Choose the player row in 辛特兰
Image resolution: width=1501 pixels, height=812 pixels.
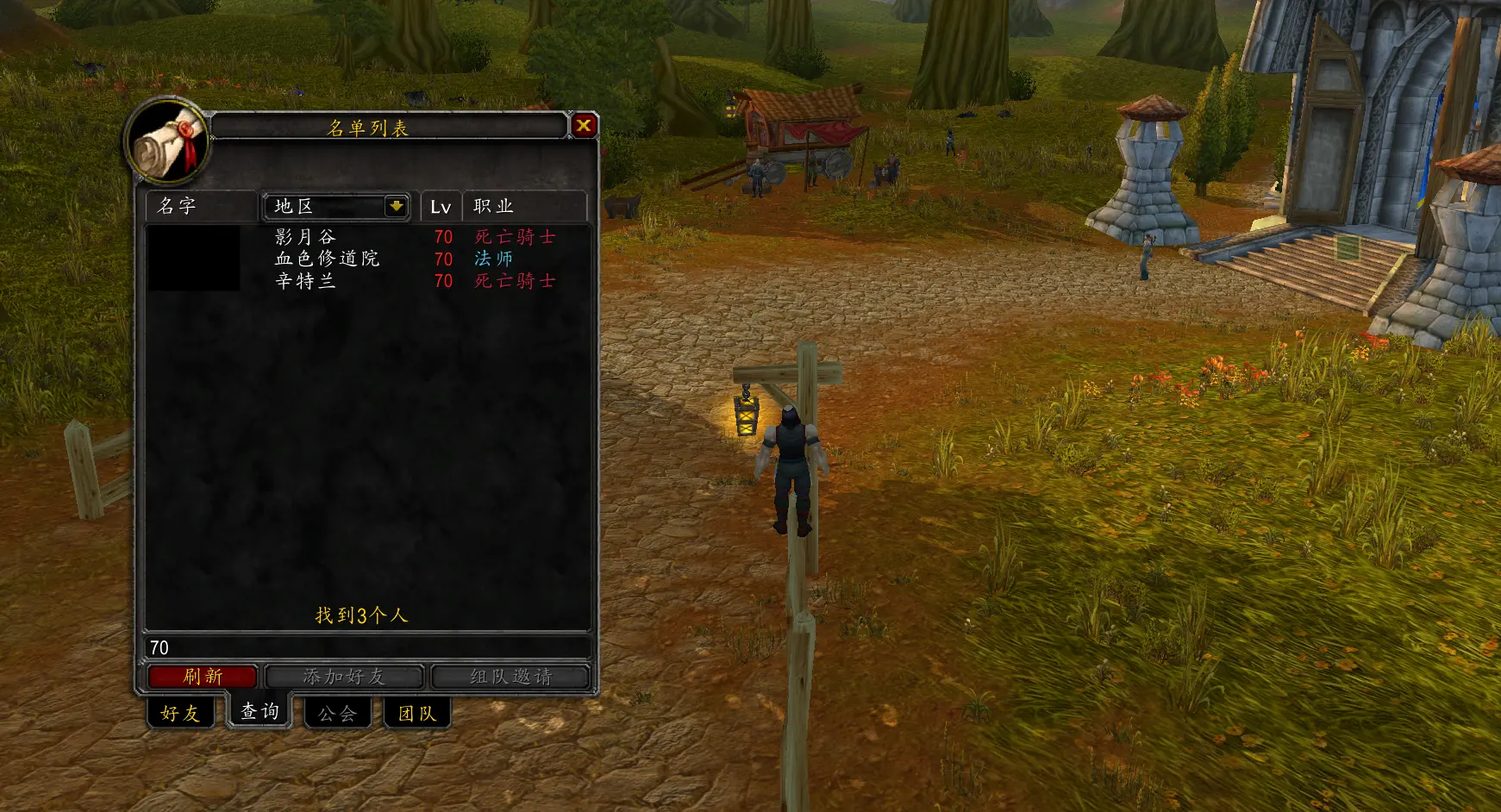(366, 281)
